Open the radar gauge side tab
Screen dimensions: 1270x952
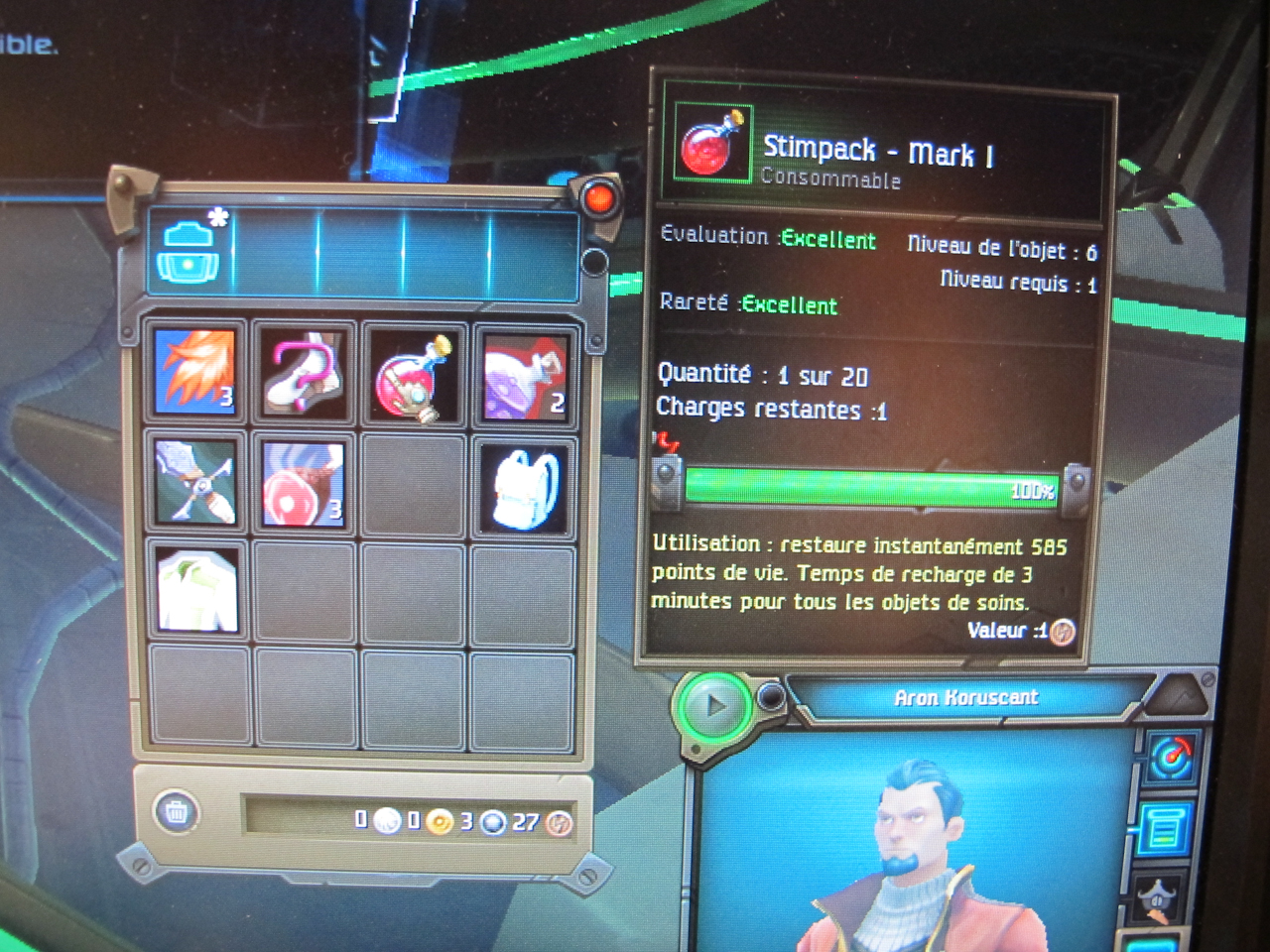click(x=1171, y=759)
